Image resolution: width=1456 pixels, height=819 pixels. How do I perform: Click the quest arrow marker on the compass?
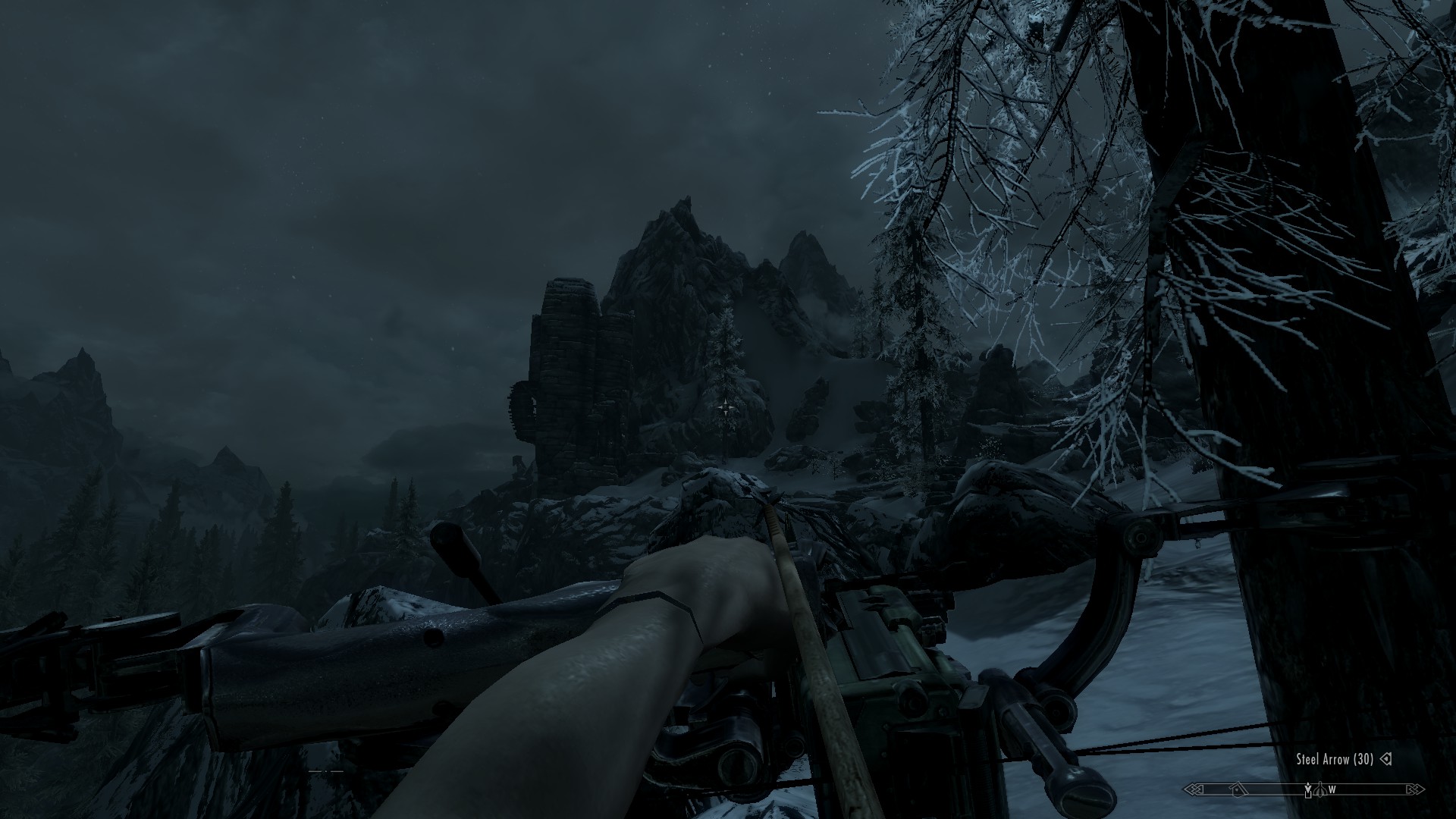point(1308,788)
